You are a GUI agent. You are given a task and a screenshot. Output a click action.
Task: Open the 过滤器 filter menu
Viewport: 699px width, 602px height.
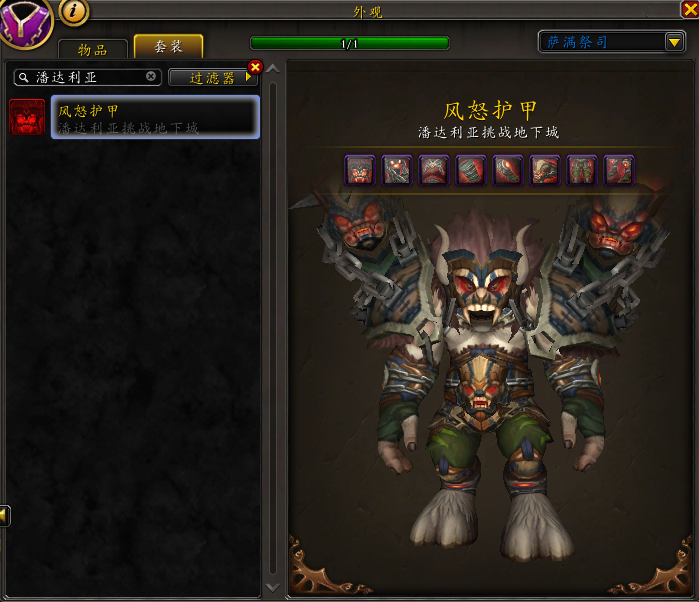click(x=211, y=77)
